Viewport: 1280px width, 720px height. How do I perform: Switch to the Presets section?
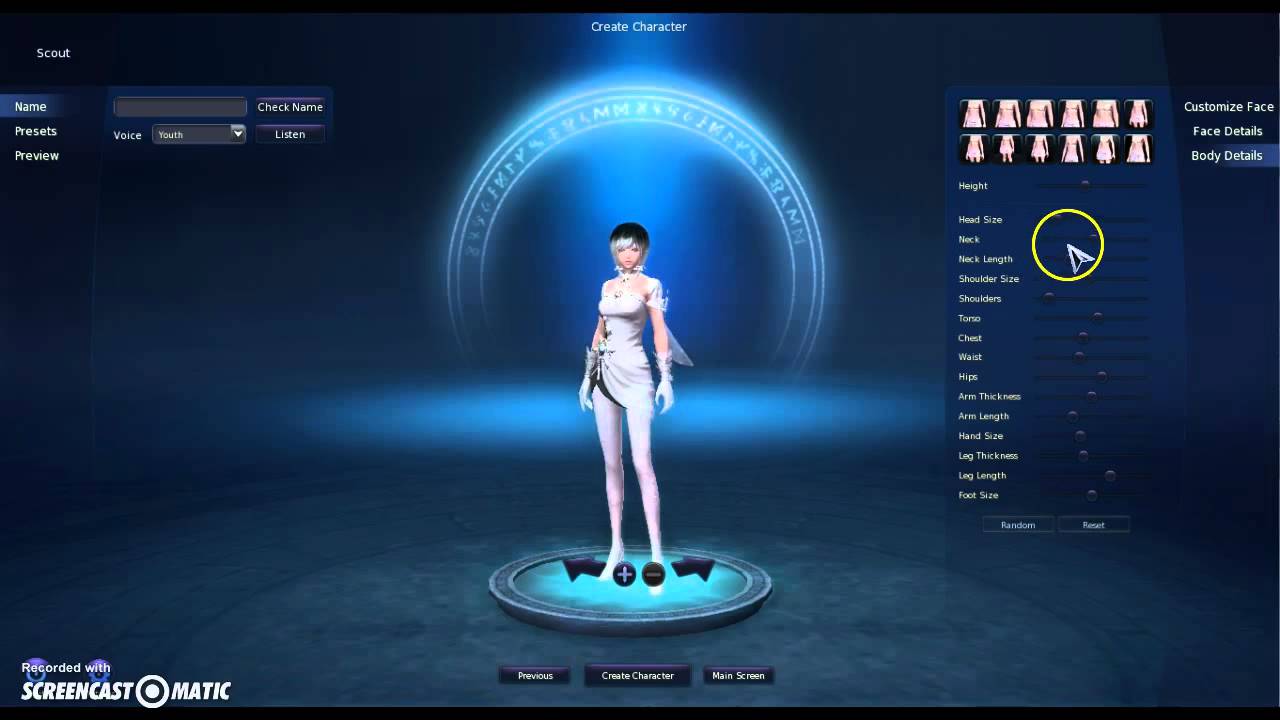[36, 131]
